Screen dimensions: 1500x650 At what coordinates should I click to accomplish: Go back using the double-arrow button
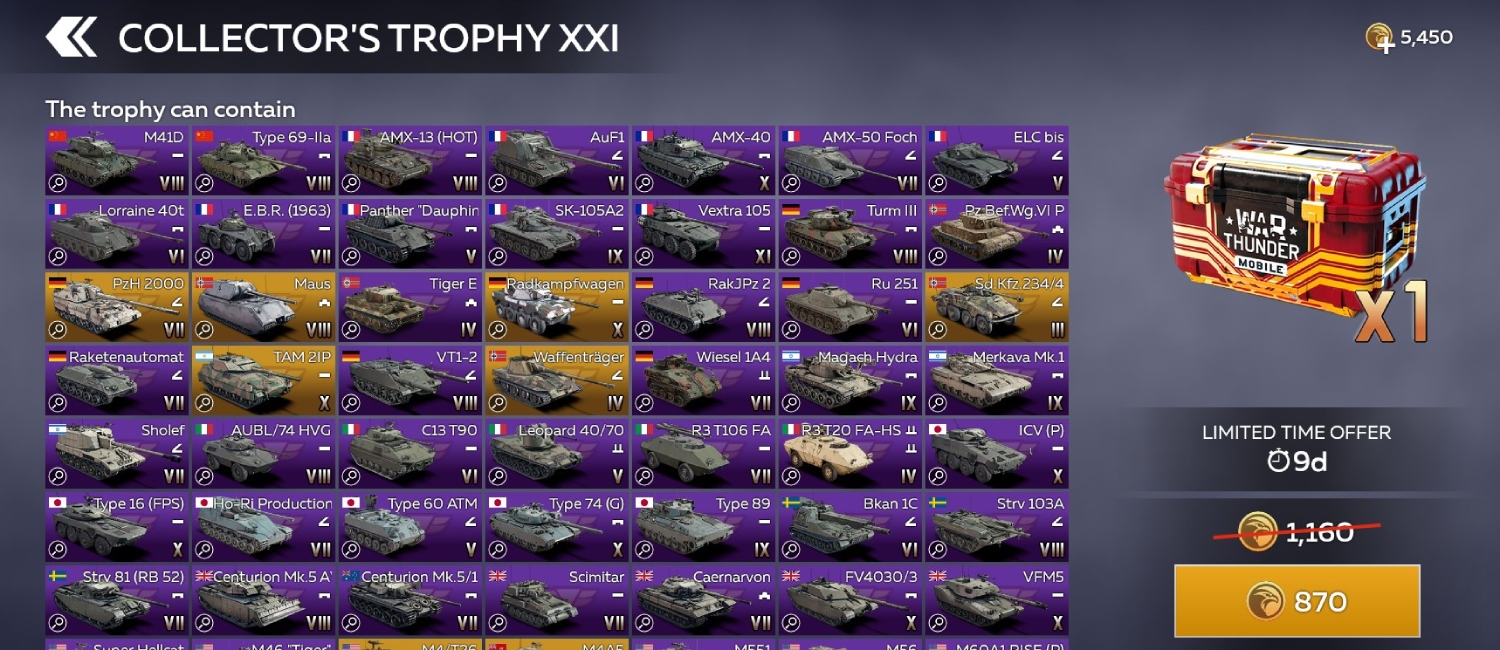tap(71, 37)
